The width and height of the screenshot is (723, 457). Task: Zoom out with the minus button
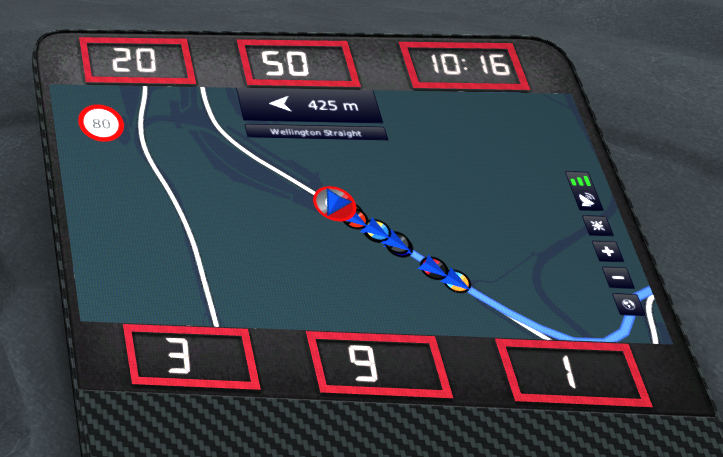[617, 277]
